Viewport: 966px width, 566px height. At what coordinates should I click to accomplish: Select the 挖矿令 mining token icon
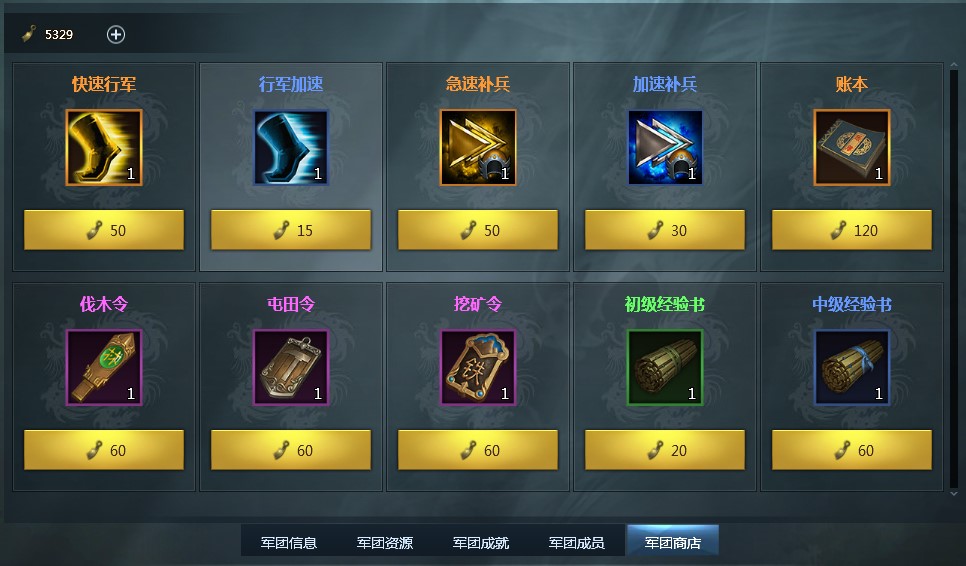coord(478,367)
